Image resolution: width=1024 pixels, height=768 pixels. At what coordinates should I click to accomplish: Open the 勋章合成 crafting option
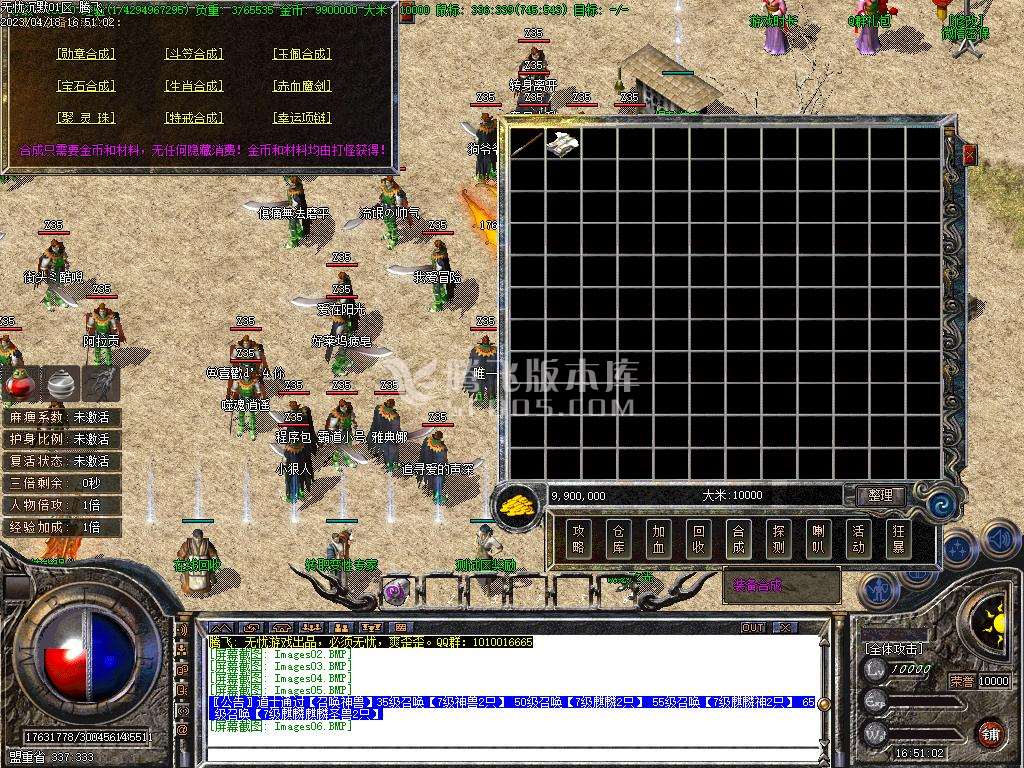pos(86,54)
